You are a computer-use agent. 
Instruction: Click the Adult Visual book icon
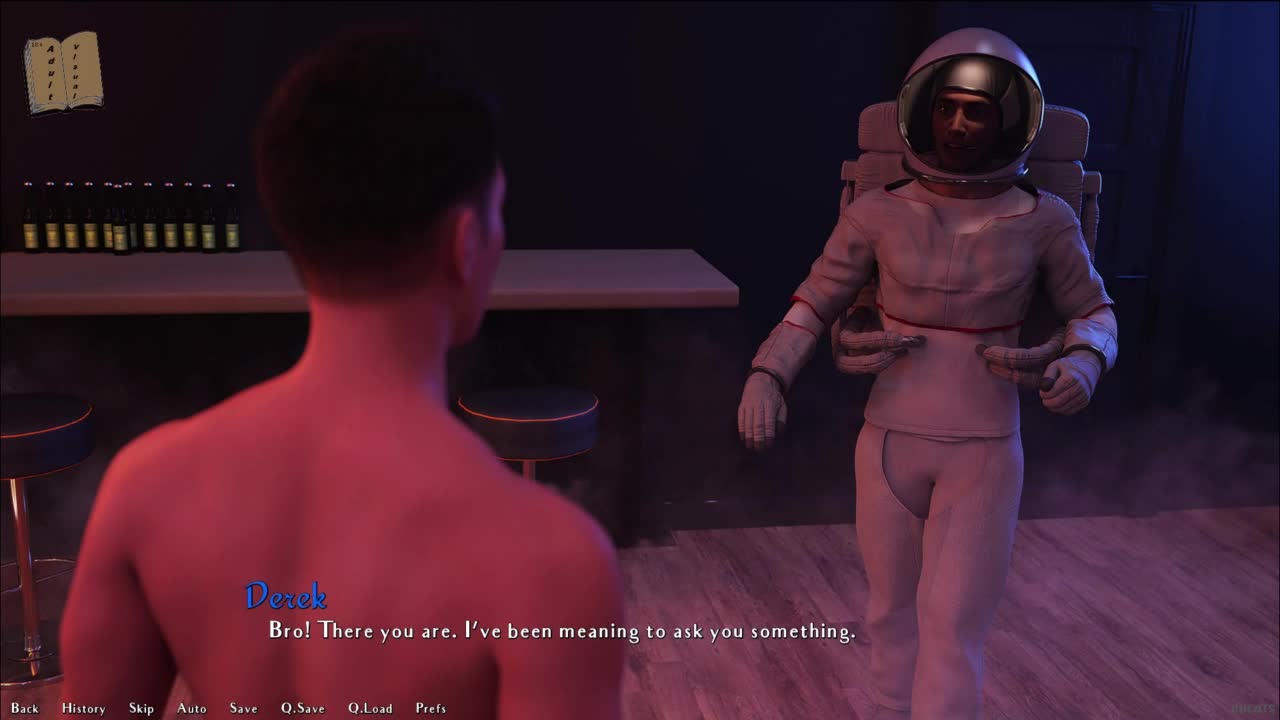pyautogui.click(x=62, y=72)
